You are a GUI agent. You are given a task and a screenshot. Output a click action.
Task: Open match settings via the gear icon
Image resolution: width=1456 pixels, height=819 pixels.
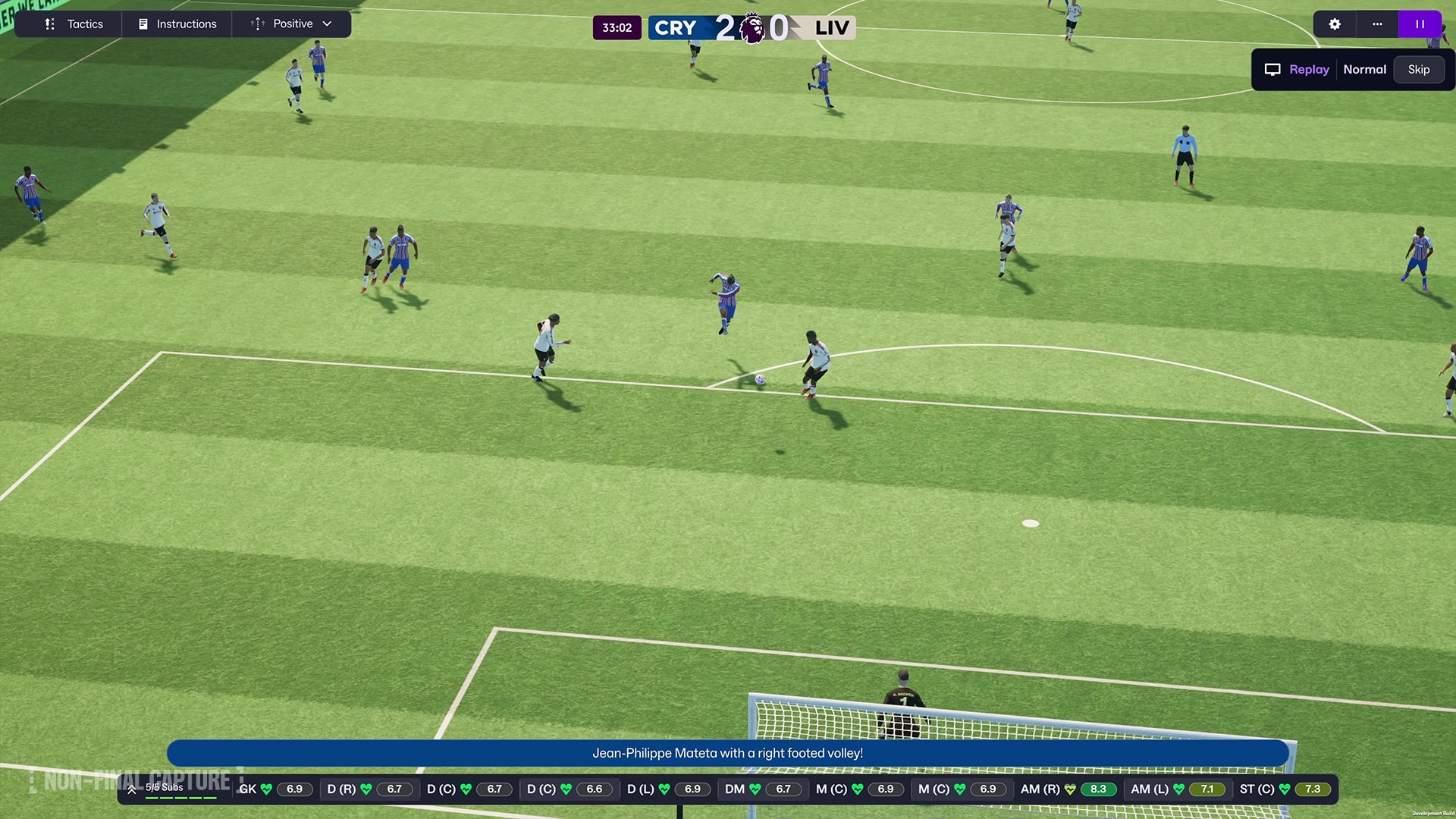[1333, 24]
